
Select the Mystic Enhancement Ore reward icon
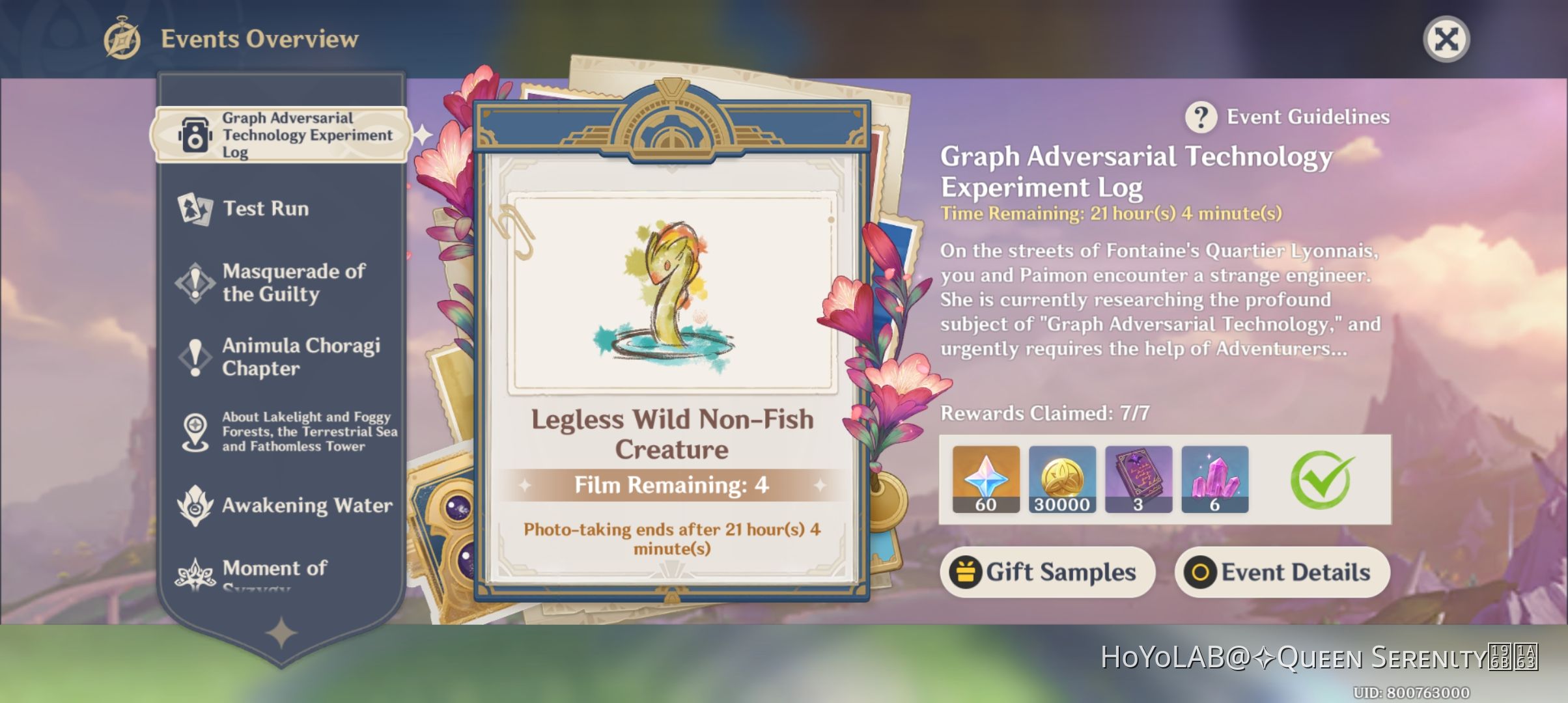[1215, 478]
